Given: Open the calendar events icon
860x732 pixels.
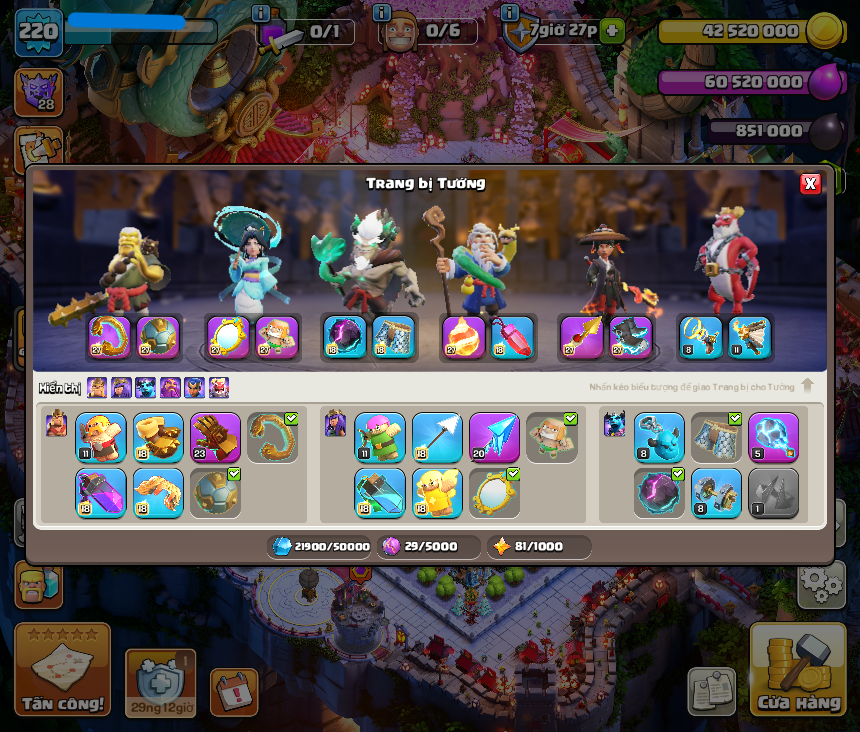Looking at the screenshot, I should (x=234, y=692).
